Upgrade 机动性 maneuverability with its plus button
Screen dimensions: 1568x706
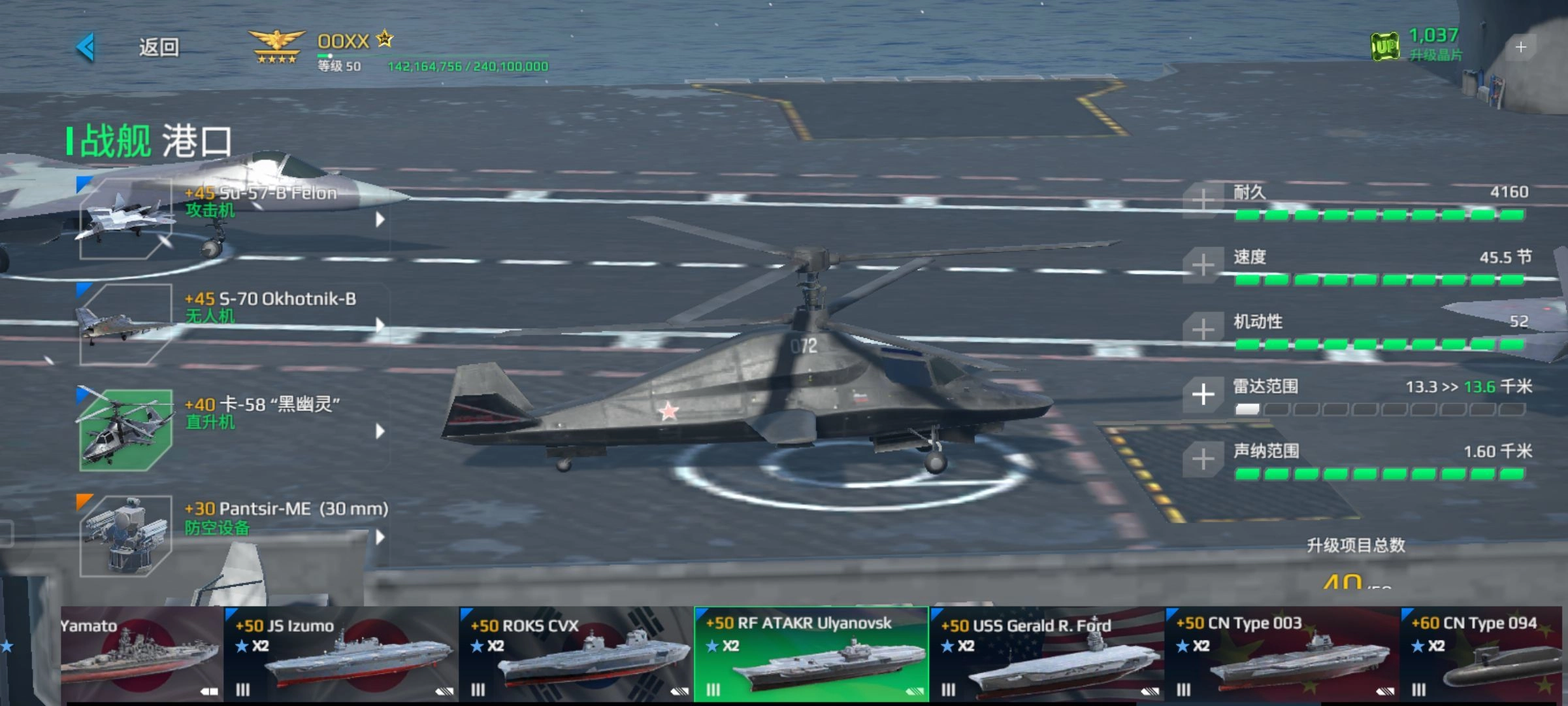(1203, 329)
